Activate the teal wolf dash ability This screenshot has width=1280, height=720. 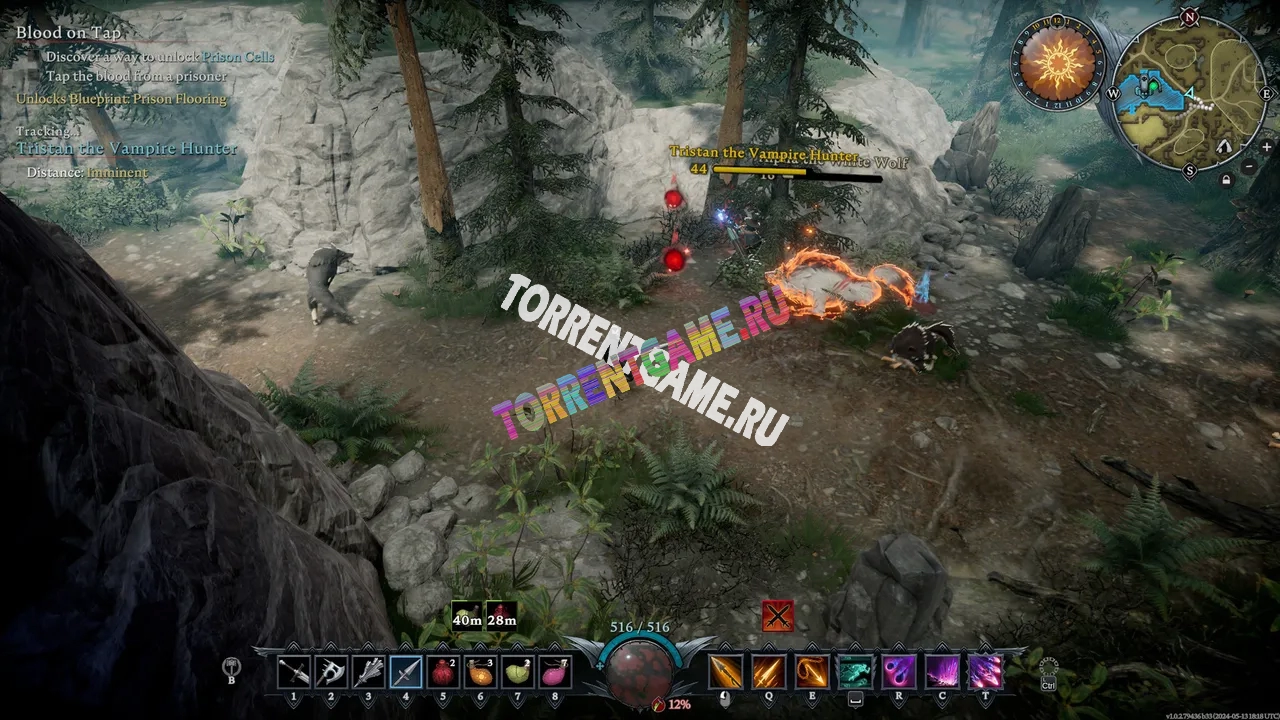tap(855, 671)
